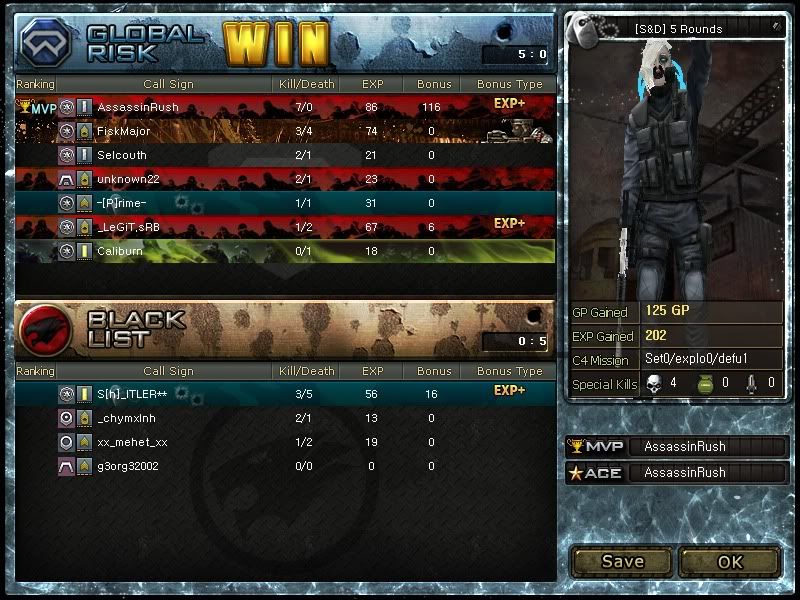Viewport: 800px width, 600px height.
Task: Select AssassinRush's scoreboard row
Action: point(285,107)
